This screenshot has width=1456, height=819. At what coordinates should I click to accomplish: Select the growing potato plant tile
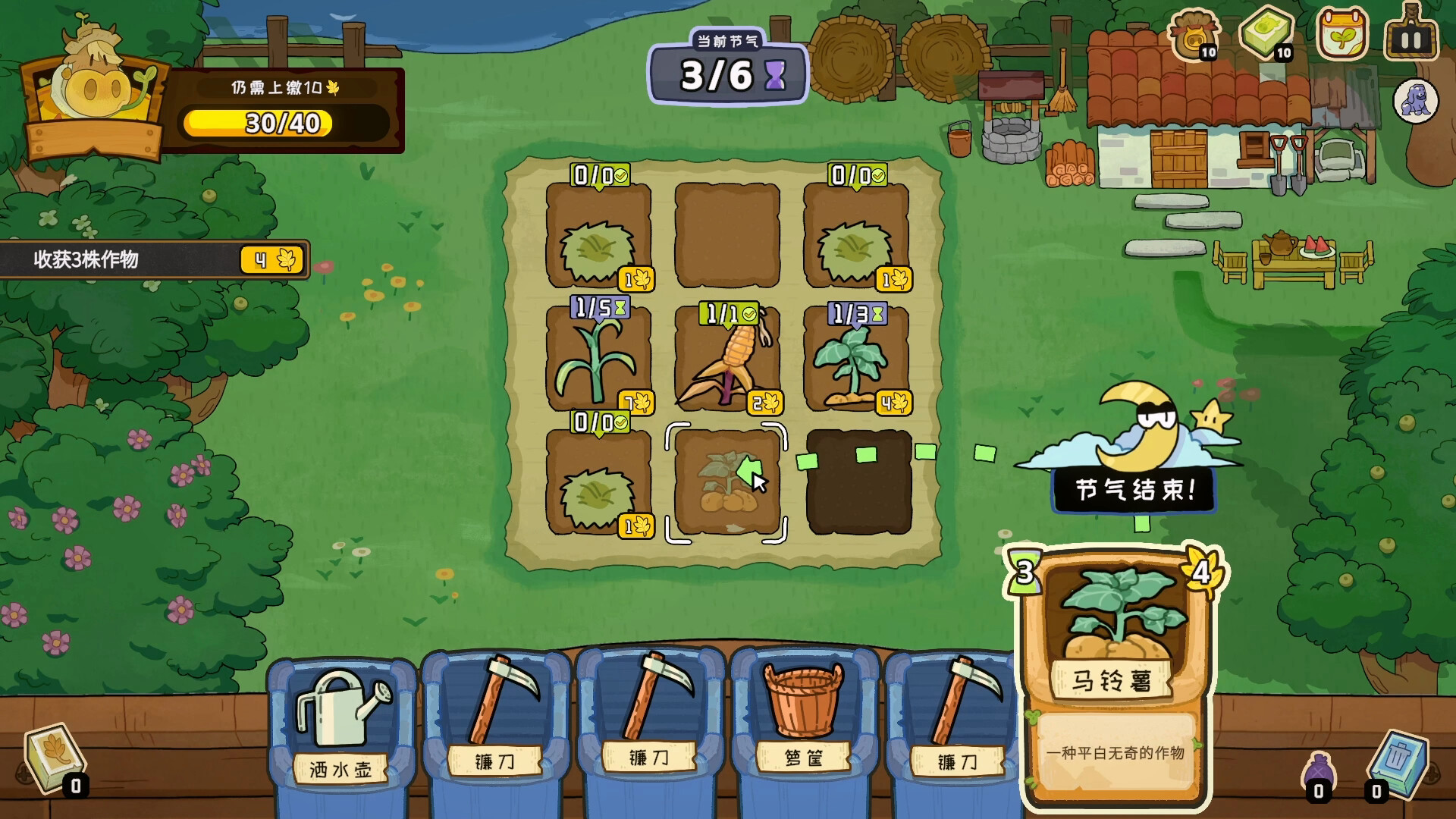tap(856, 359)
